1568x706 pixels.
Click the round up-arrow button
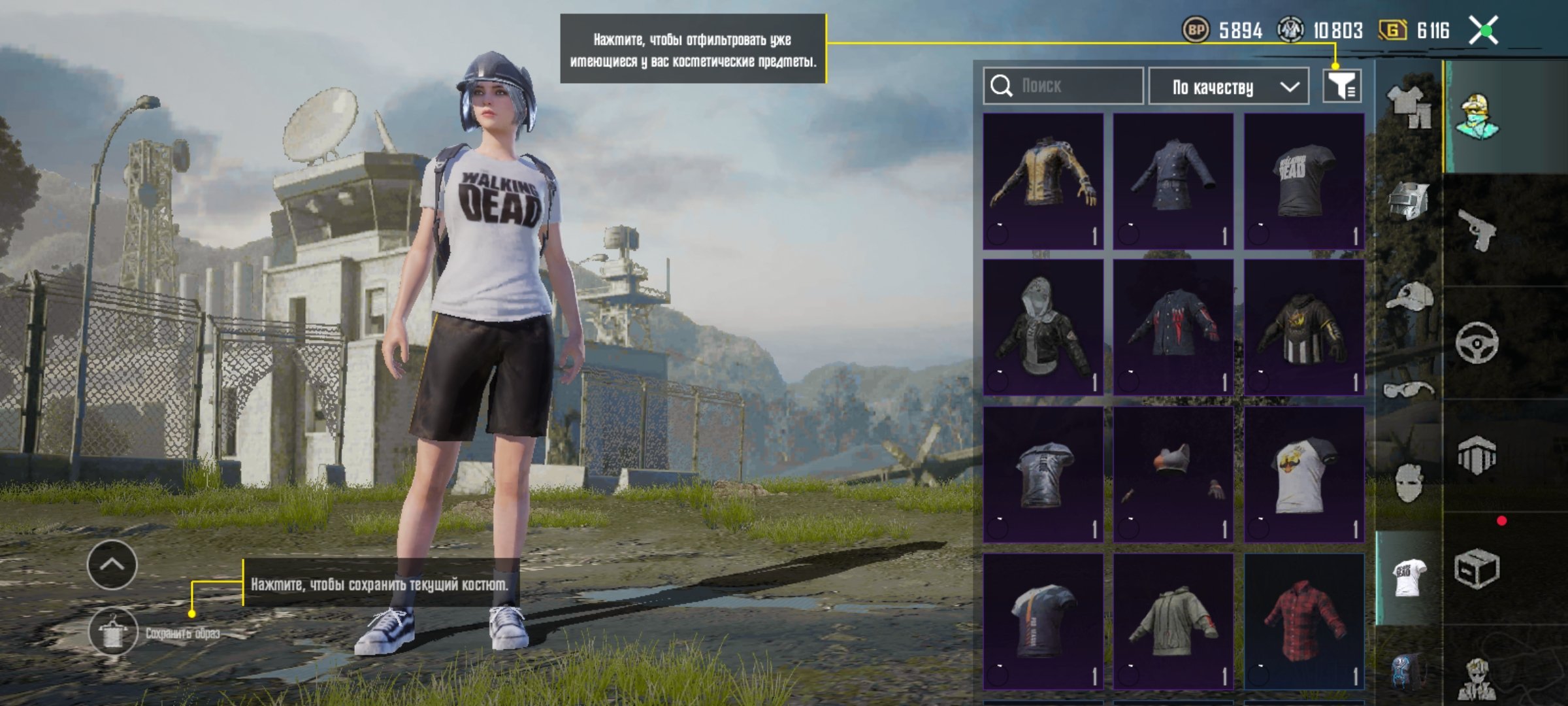click(x=112, y=565)
